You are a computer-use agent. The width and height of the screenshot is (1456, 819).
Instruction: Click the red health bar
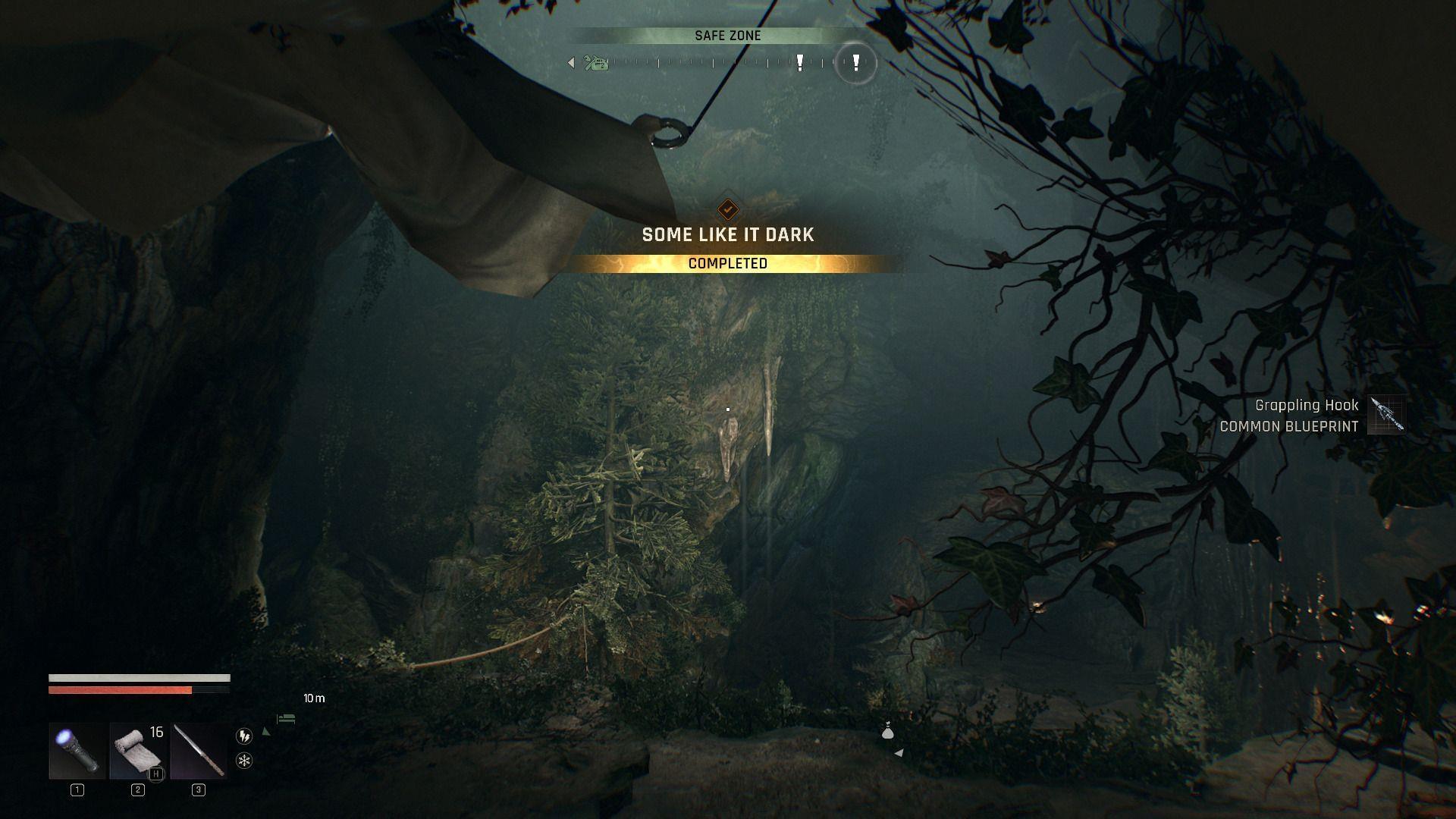[121, 690]
